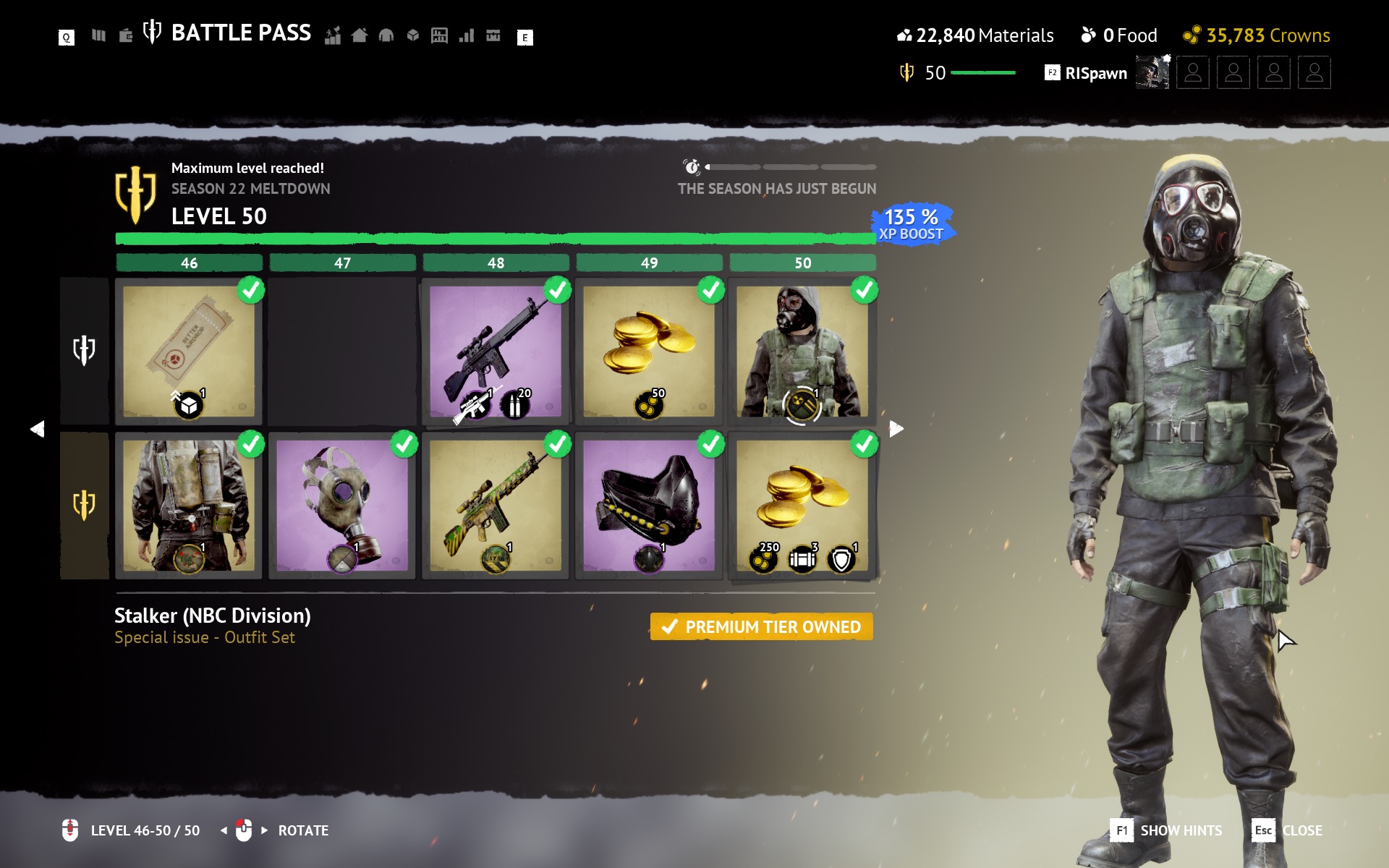
Task: Show next battle pass levels with right arrow
Action: click(x=896, y=429)
